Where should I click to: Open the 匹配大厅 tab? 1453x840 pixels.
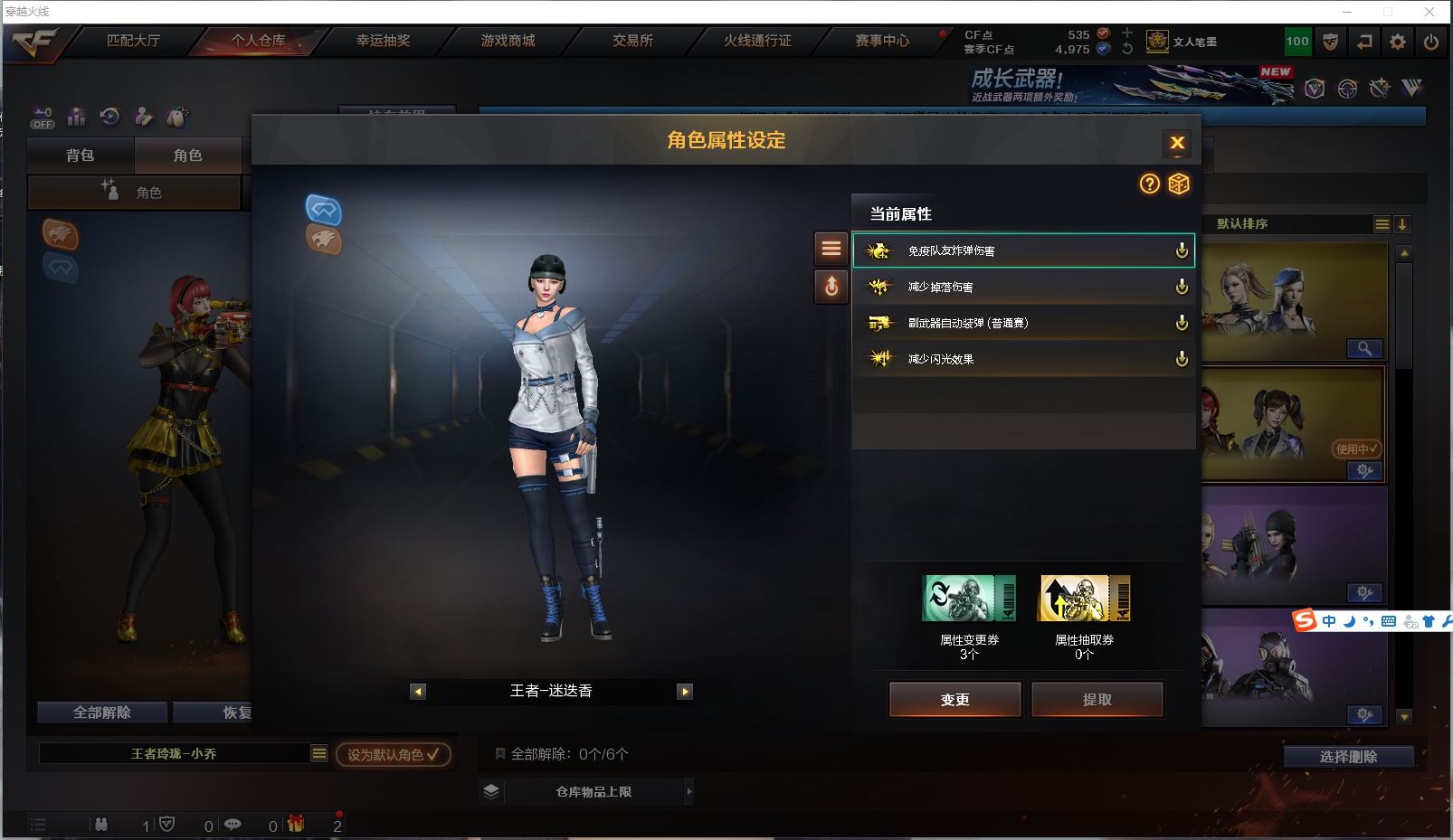[133, 41]
